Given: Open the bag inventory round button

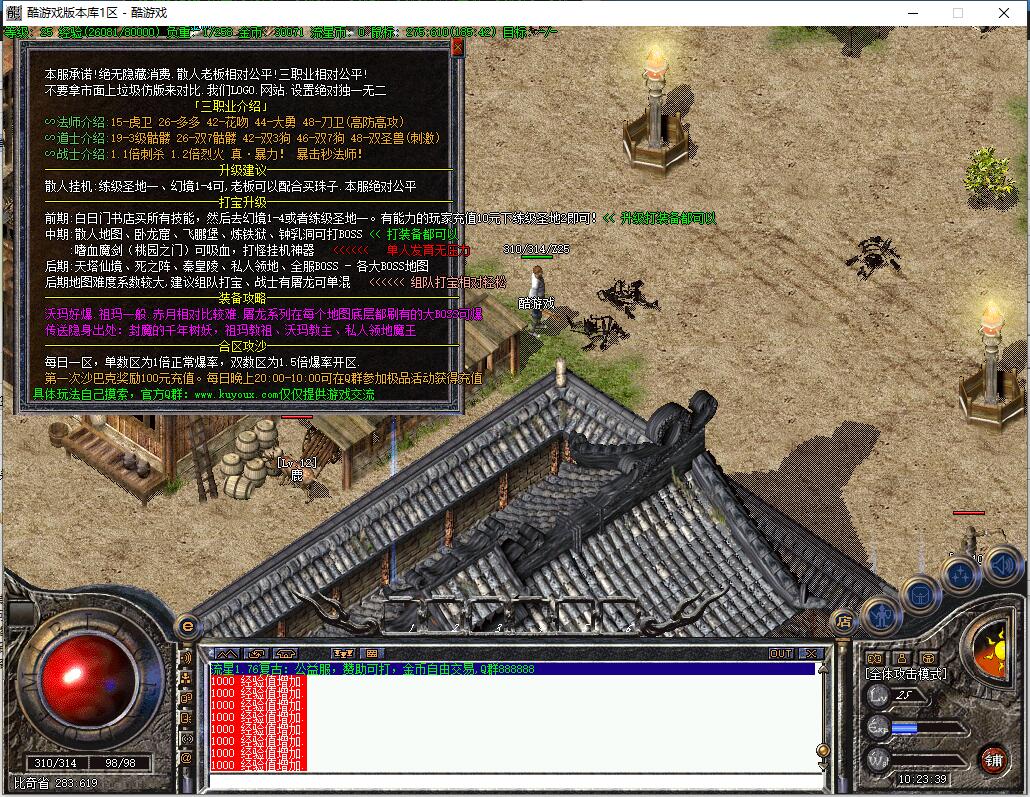Looking at the screenshot, I should point(921,594).
